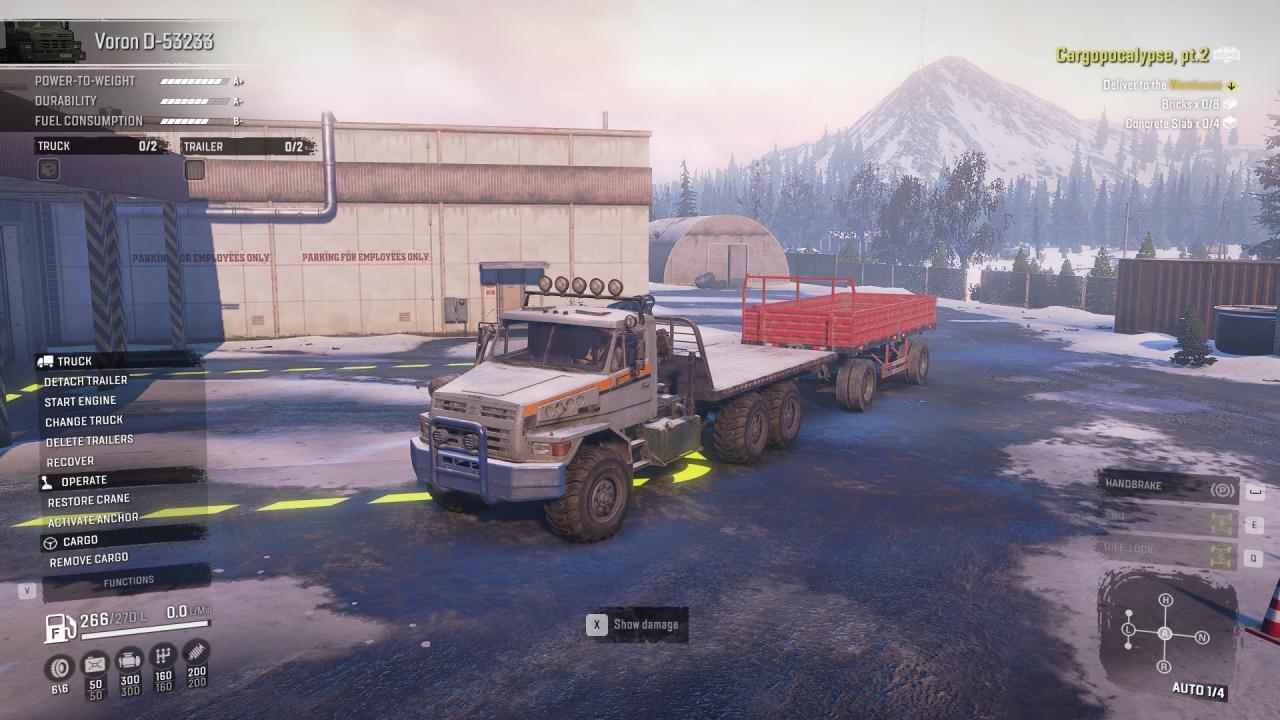Image resolution: width=1280 pixels, height=720 pixels.
Task: Choose Low gear on the shifter
Action: click(1128, 630)
